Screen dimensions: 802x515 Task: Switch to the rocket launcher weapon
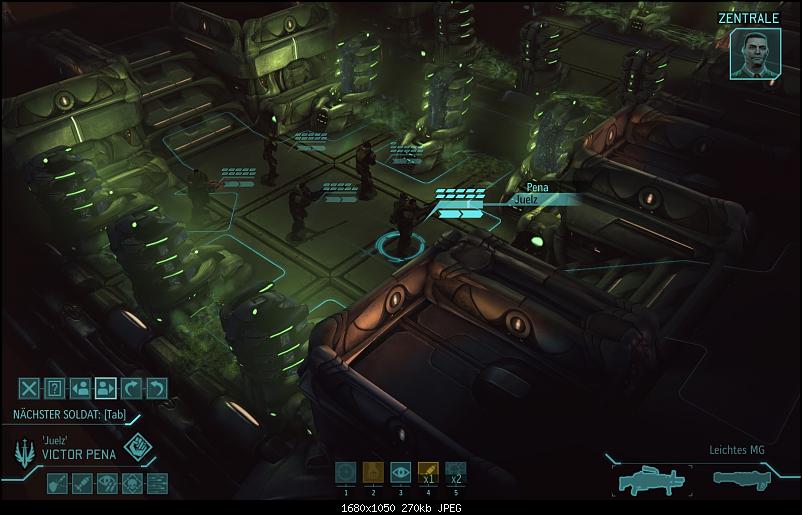tap(745, 481)
